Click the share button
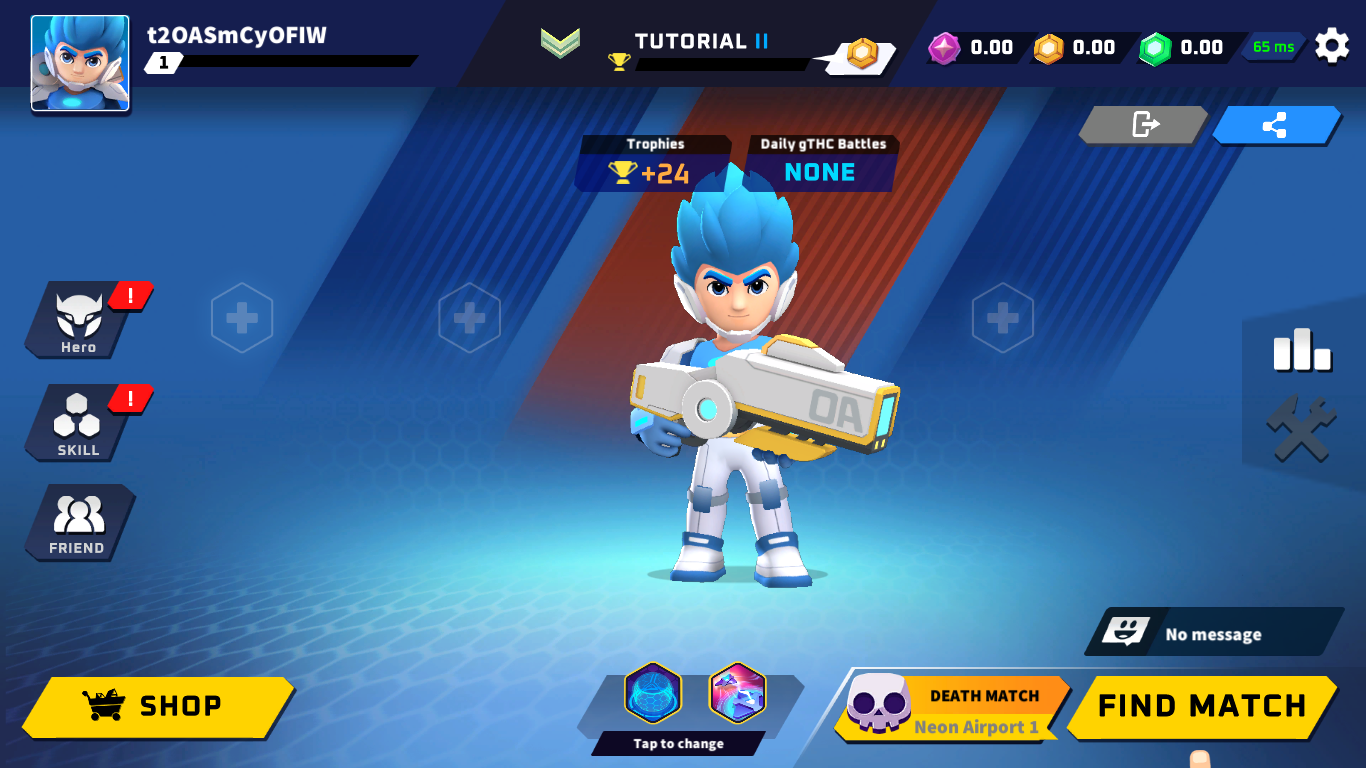This screenshot has width=1366, height=768. (x=1275, y=125)
